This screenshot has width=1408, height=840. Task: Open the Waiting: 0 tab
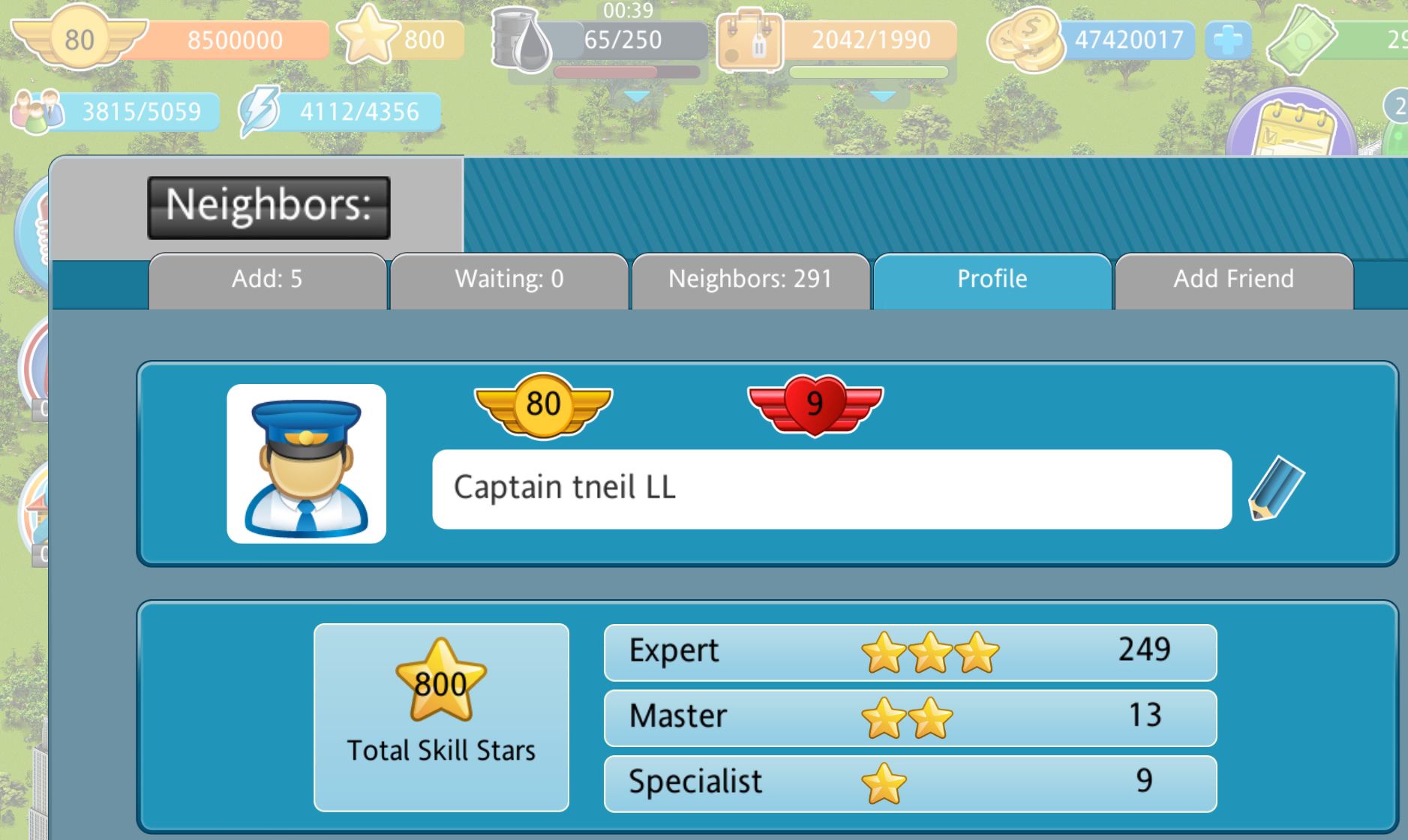509,280
